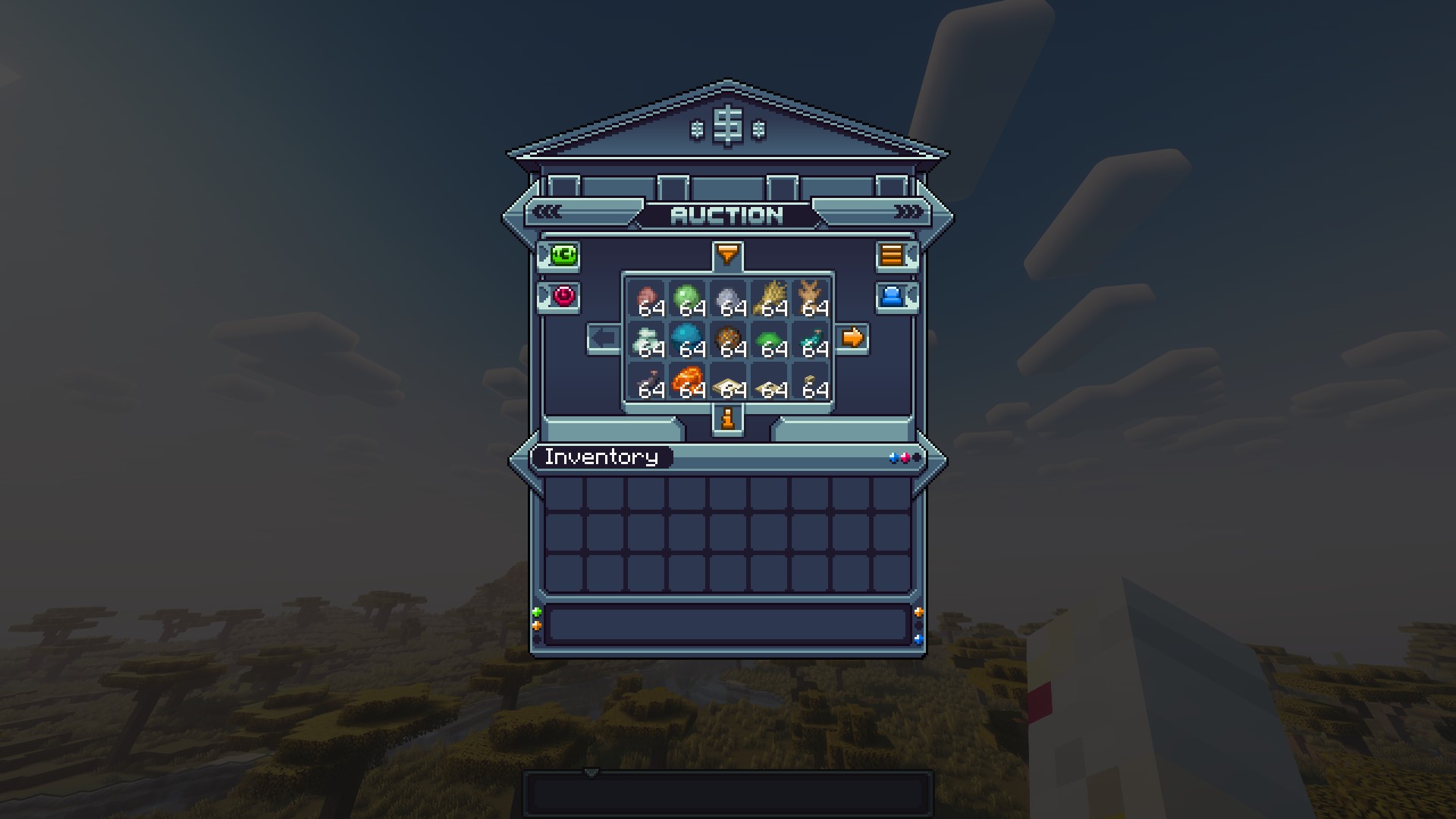Viewport: 1456px width, 819px height.
Task: Click the greyed-out previous page arrow
Action: tap(604, 338)
